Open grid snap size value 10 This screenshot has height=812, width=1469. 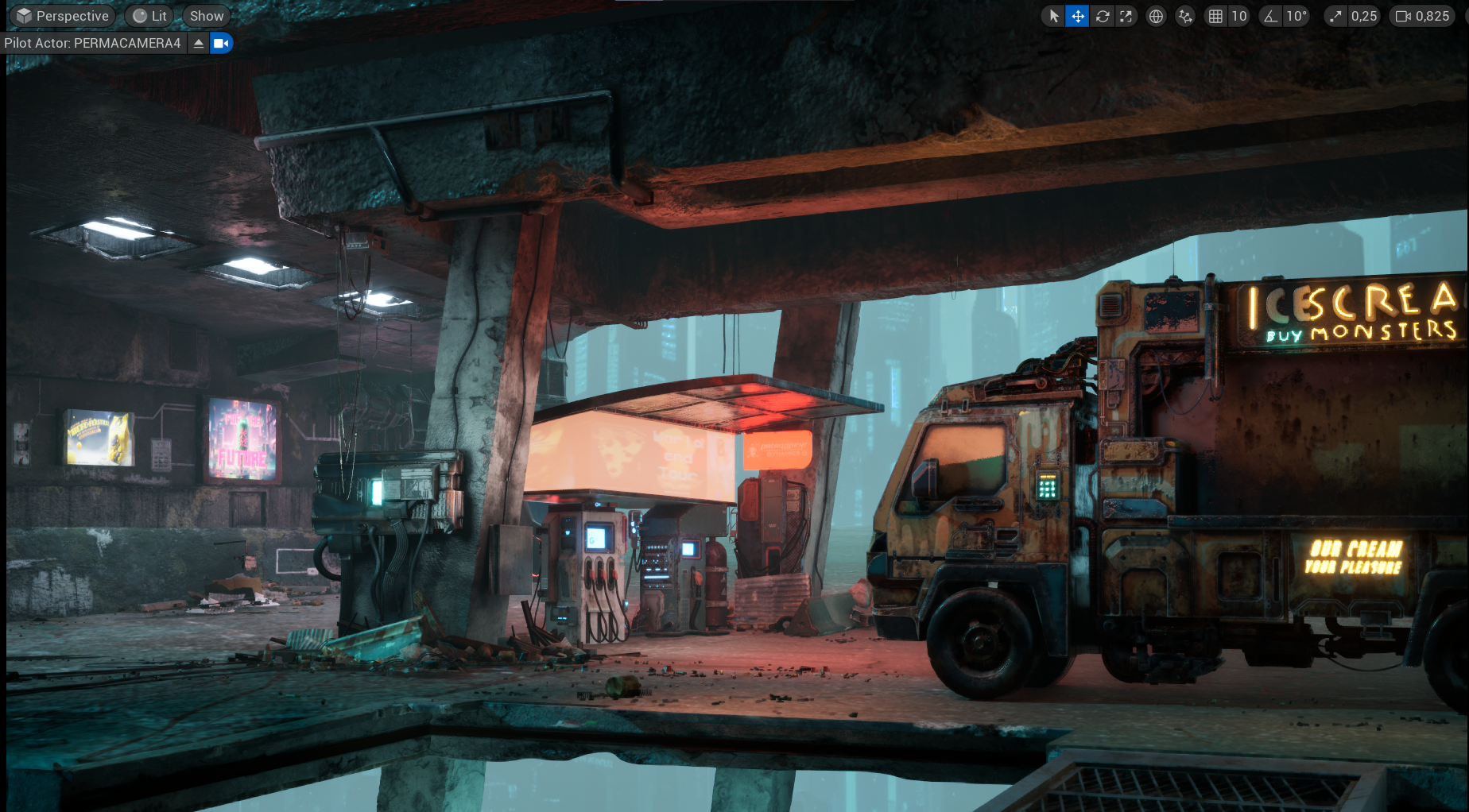1238,16
